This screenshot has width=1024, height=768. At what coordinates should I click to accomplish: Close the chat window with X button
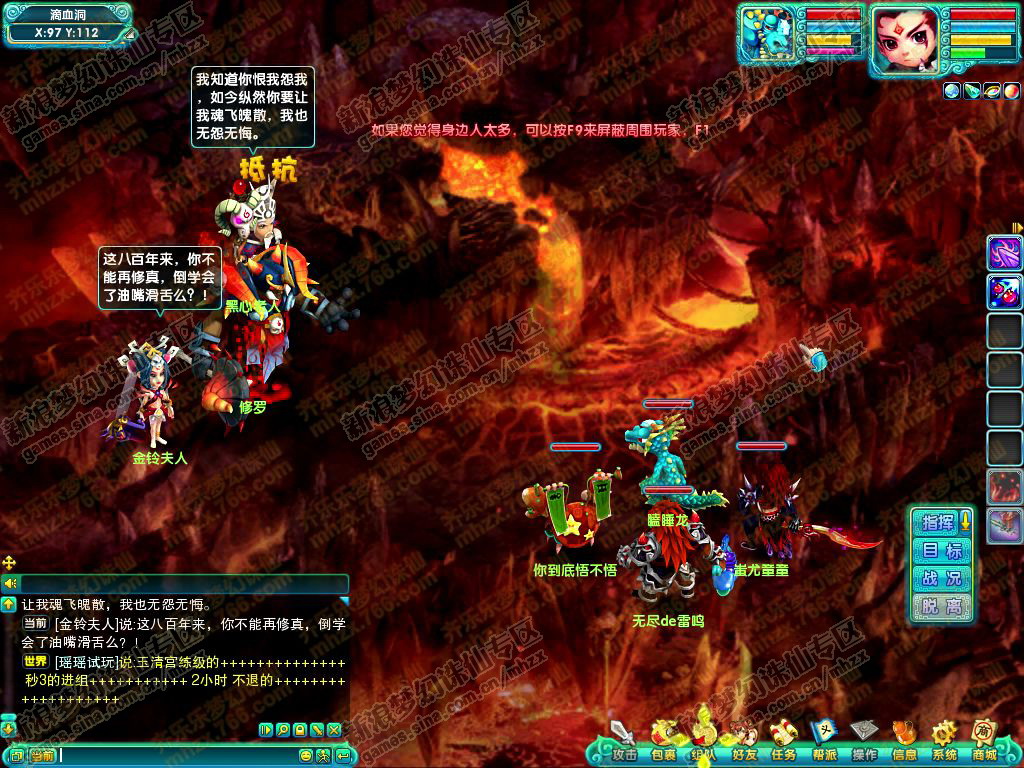[334, 730]
